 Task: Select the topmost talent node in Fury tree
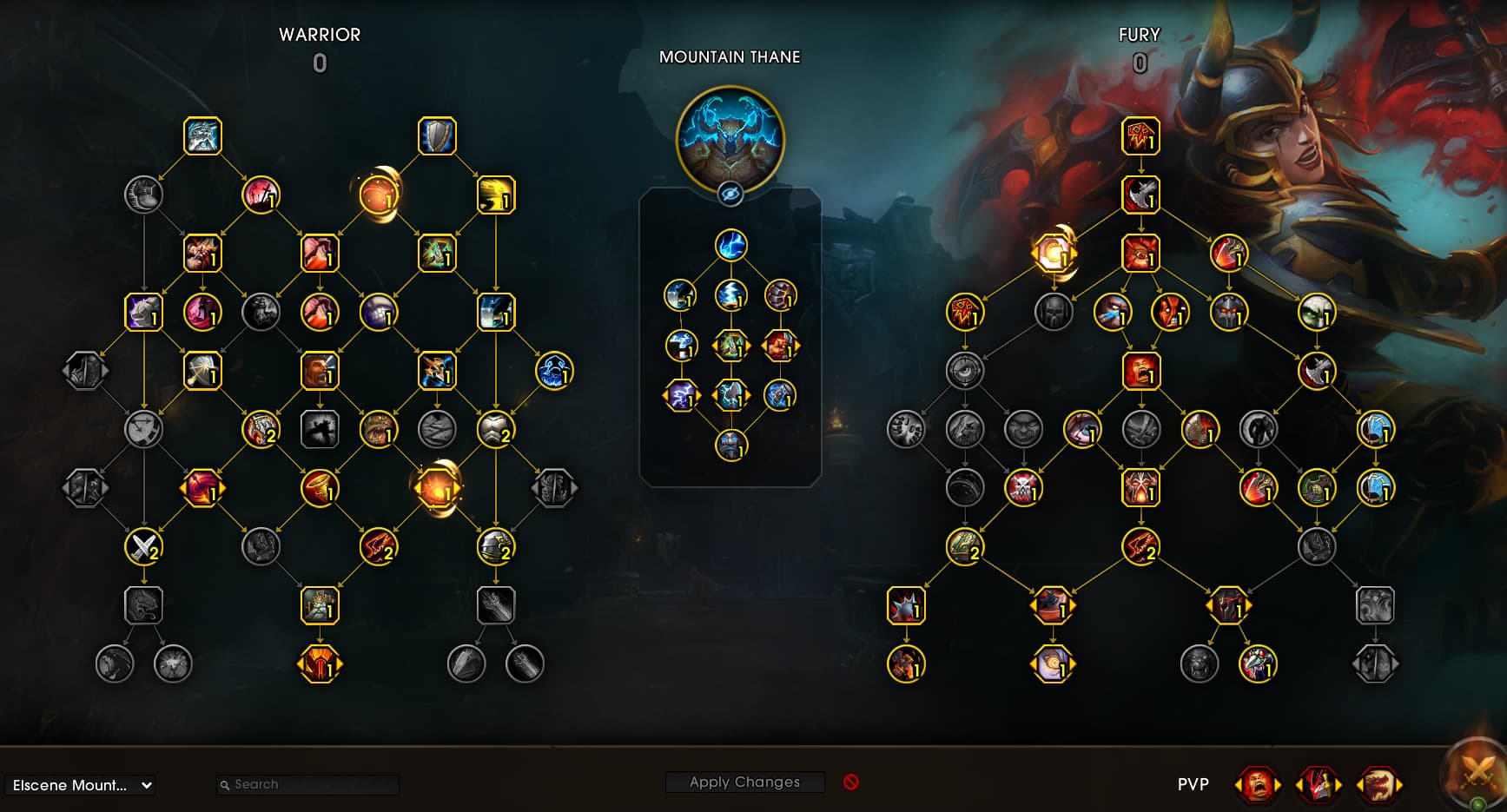[1140, 136]
